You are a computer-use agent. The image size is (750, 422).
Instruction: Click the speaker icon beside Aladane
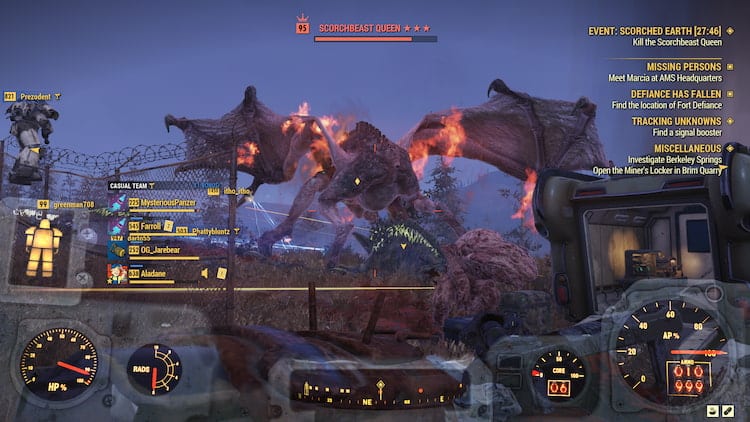[x=205, y=272]
